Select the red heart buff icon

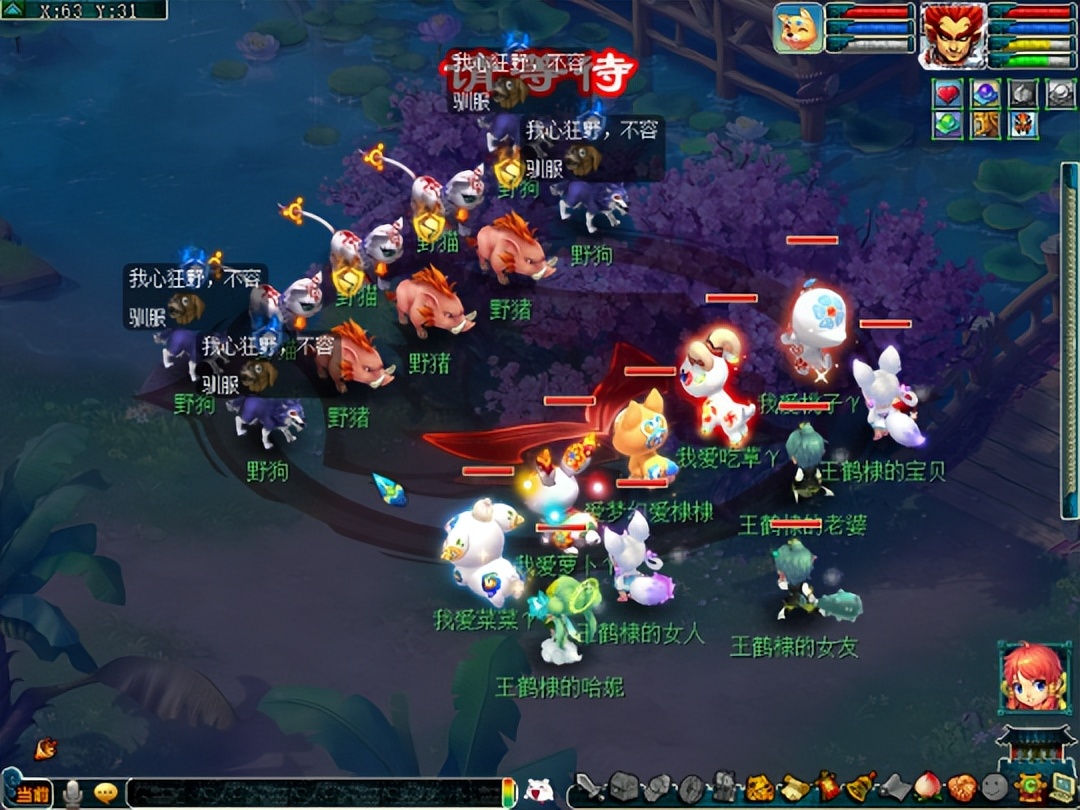pos(947,93)
